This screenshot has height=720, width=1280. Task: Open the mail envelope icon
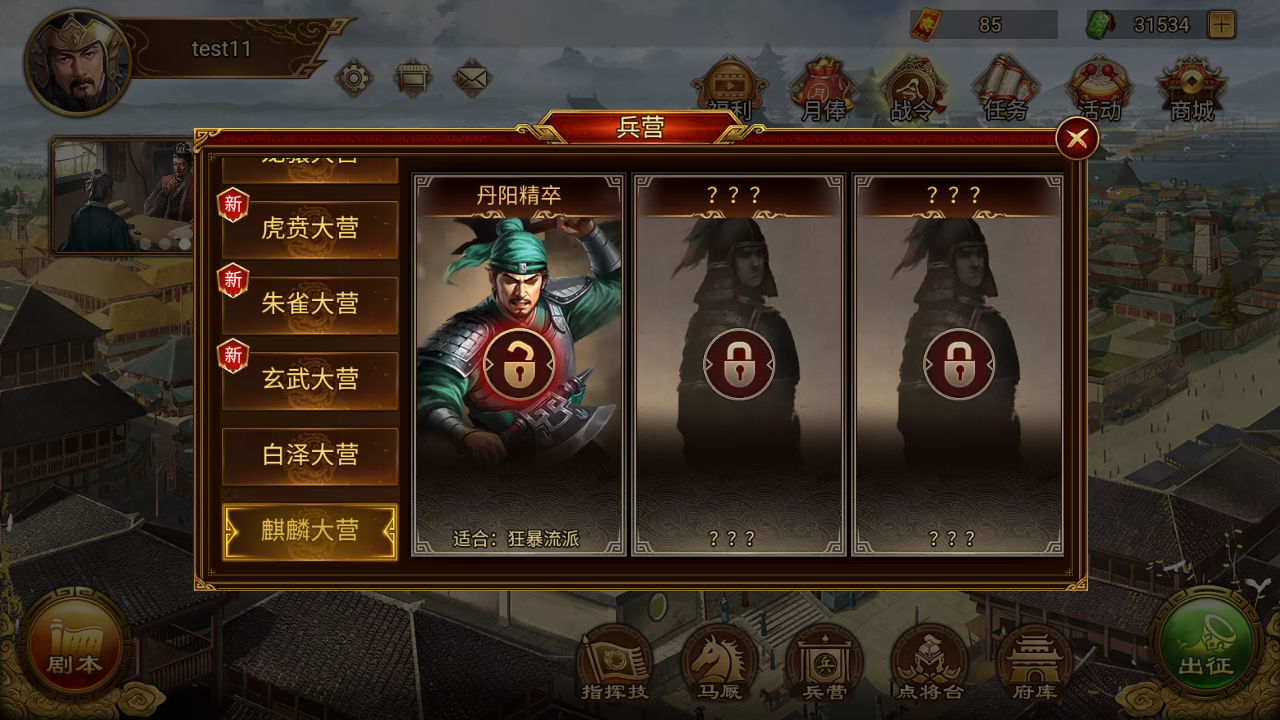[x=473, y=76]
